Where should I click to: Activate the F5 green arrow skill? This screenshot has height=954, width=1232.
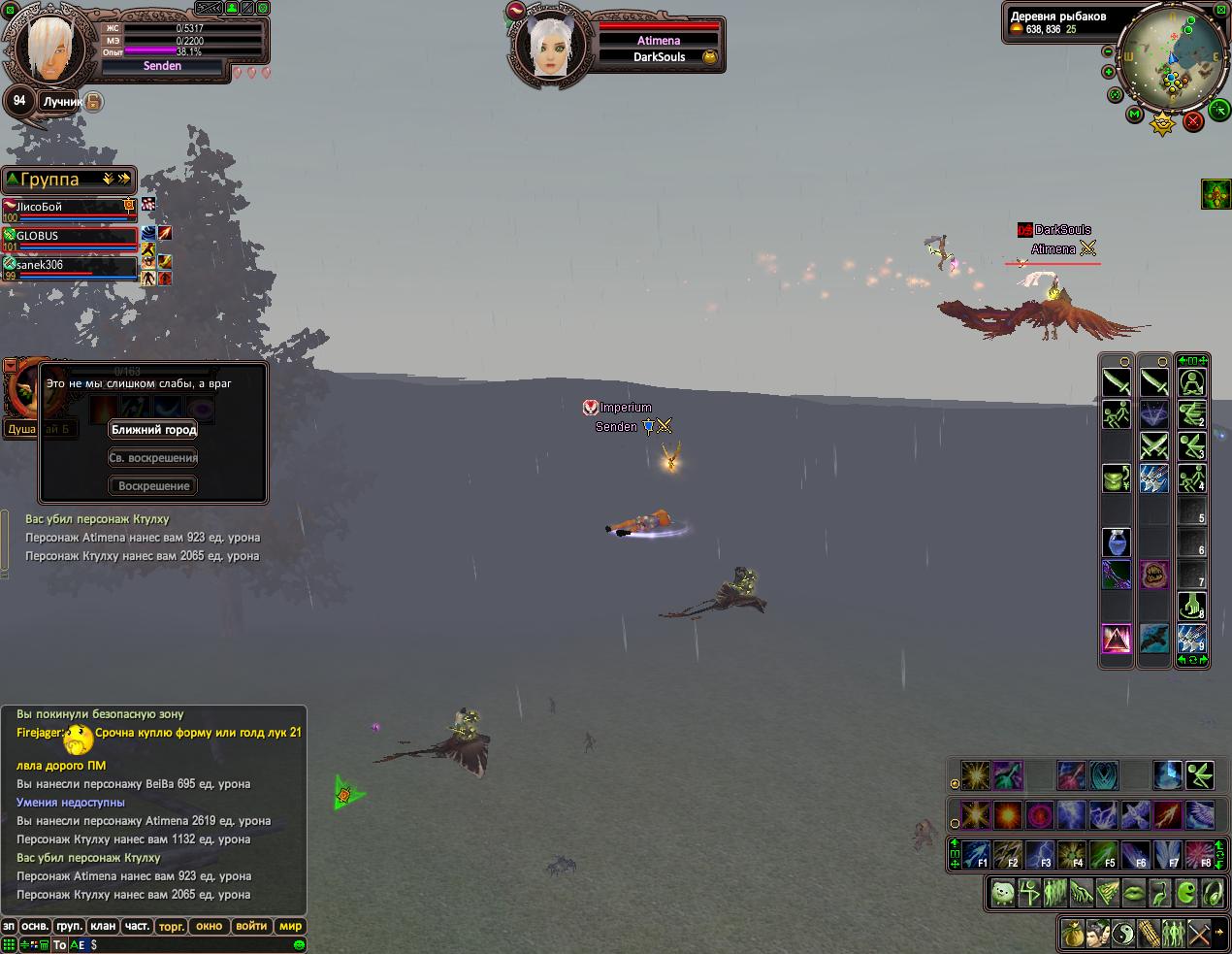1103,856
